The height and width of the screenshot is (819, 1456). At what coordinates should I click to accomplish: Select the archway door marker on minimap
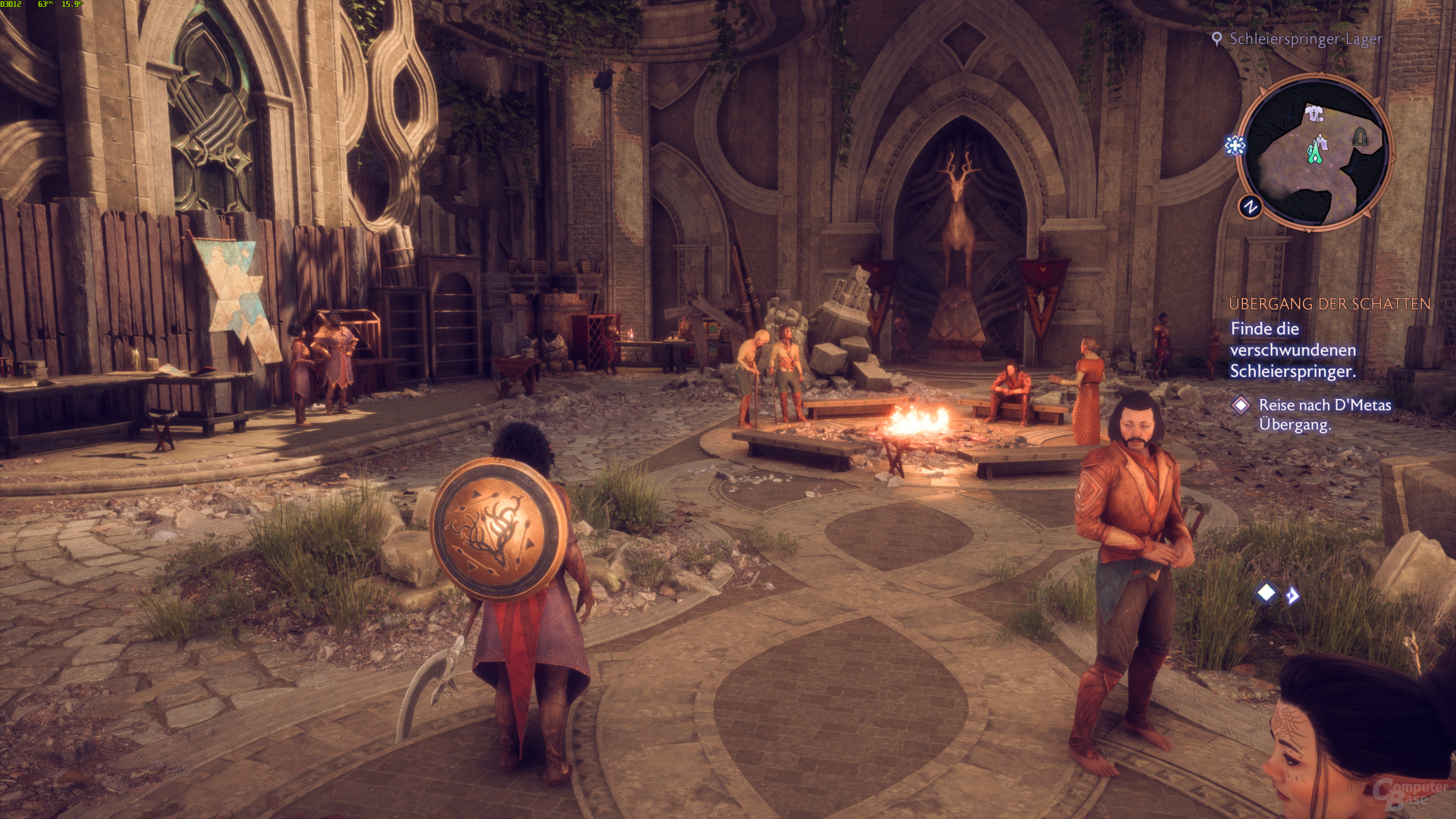click(1360, 136)
